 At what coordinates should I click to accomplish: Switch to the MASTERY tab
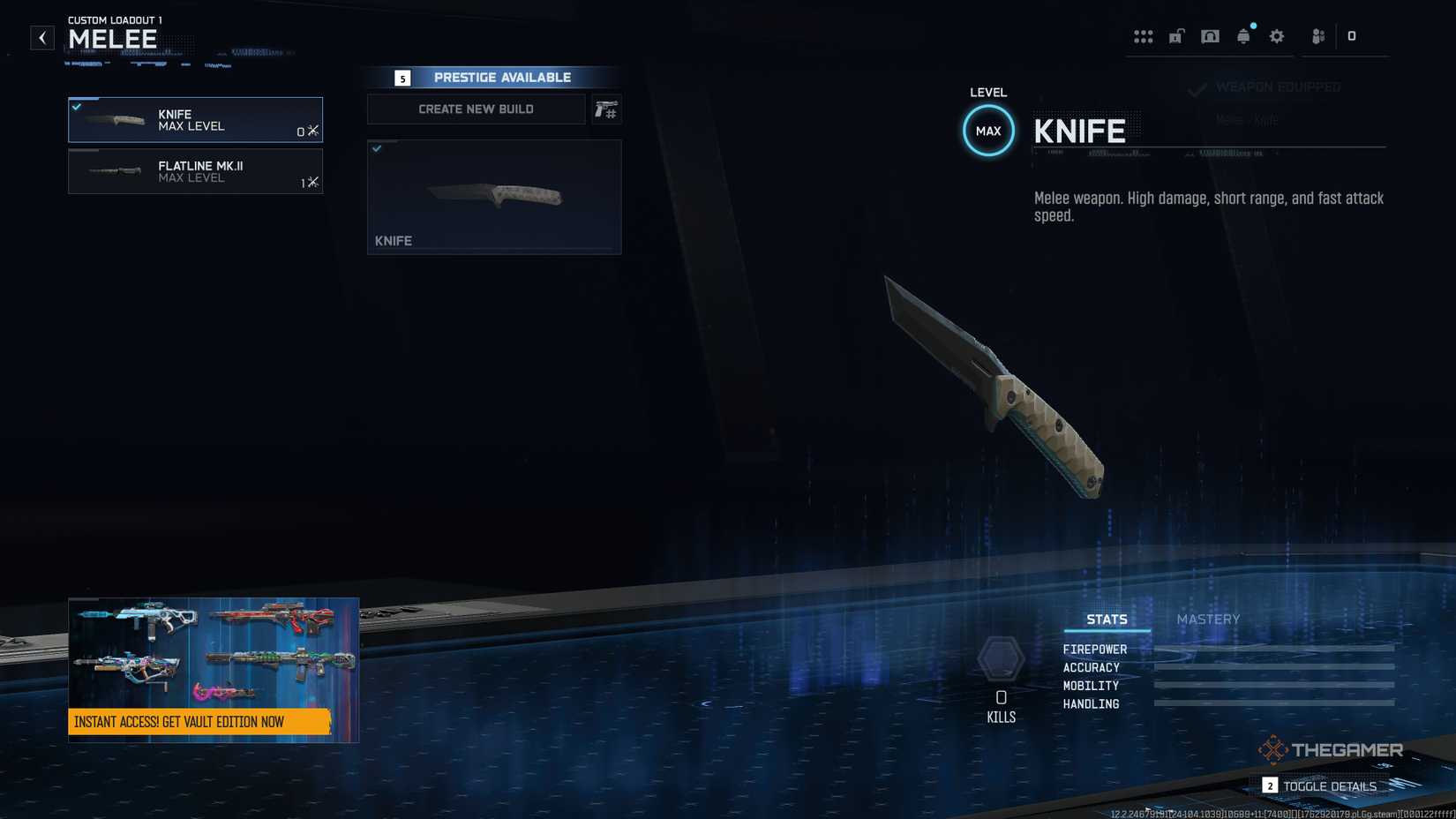pyautogui.click(x=1206, y=619)
